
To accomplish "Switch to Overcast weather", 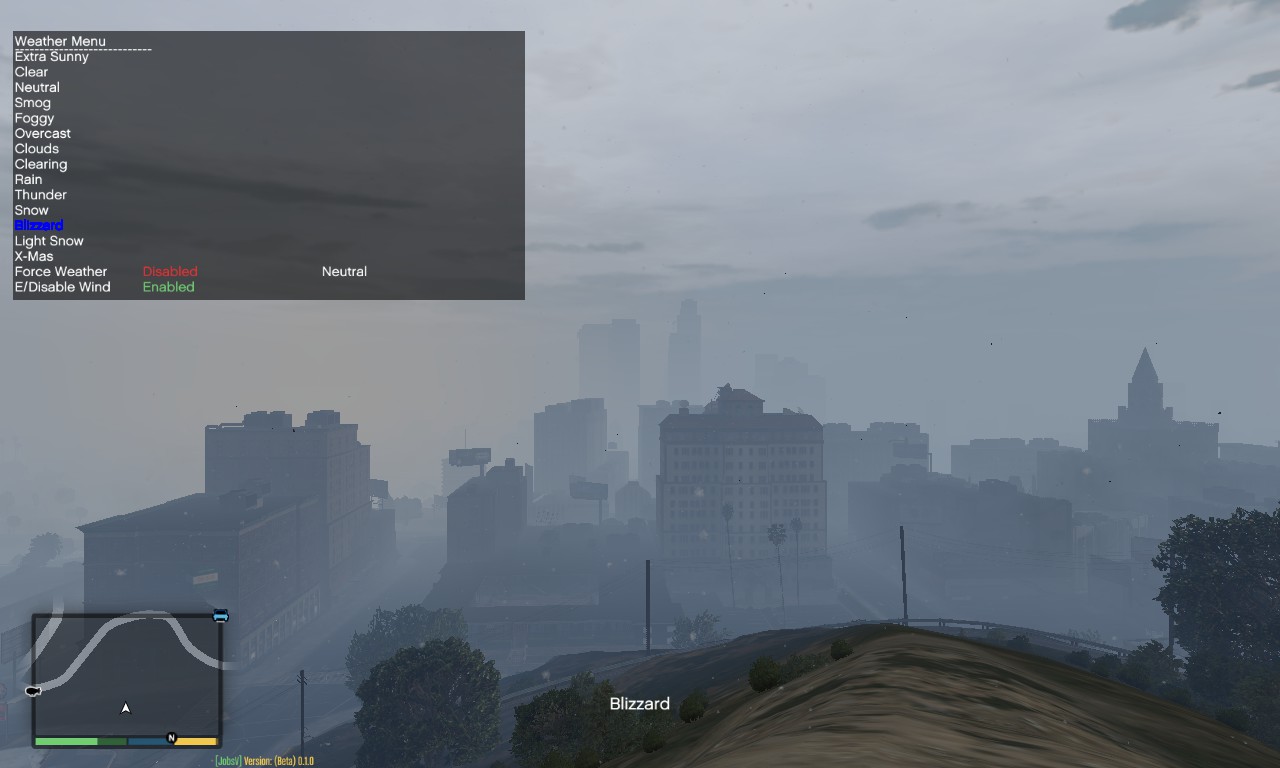I will click(x=42, y=133).
